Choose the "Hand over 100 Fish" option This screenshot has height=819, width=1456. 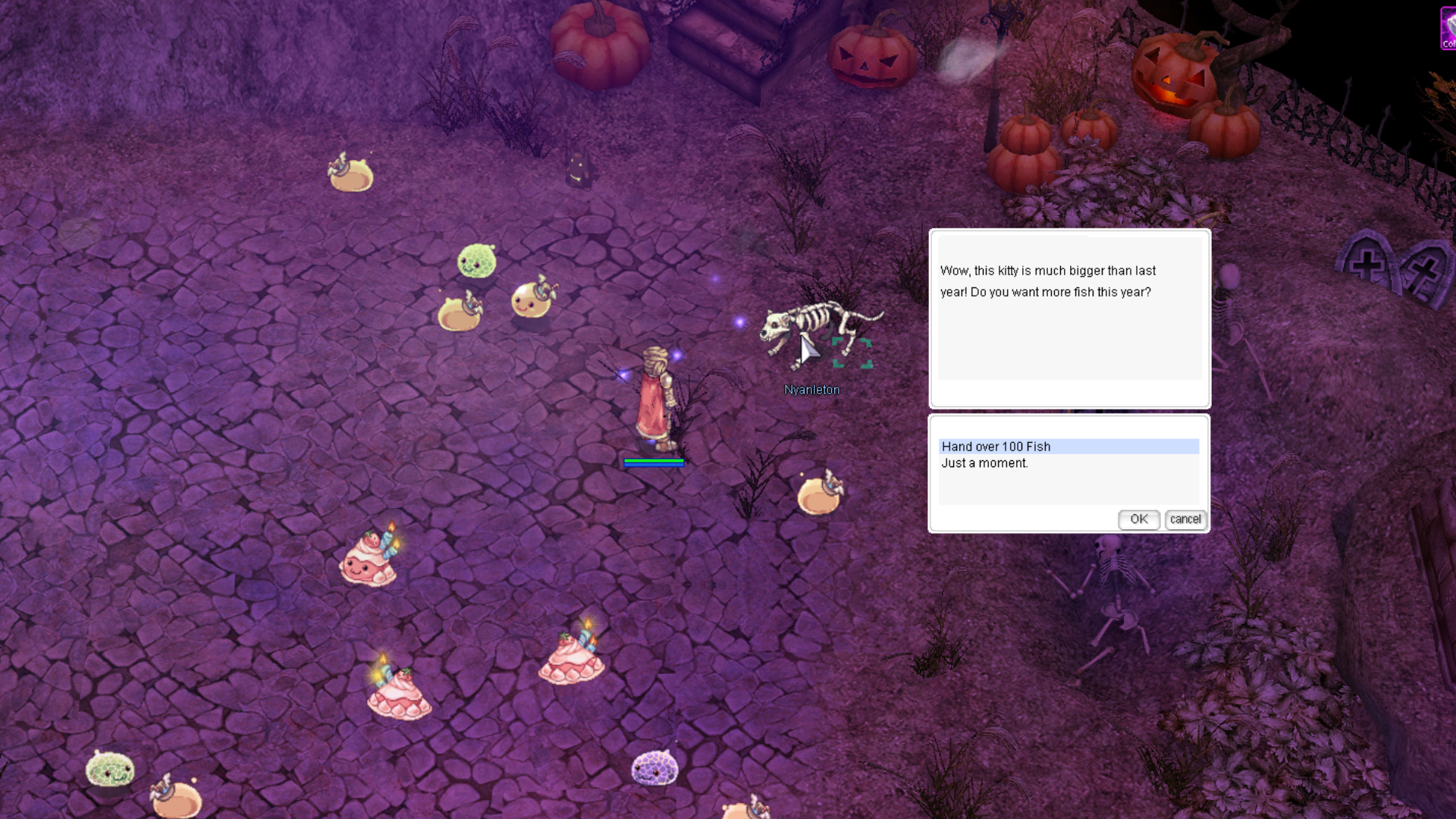[996, 447]
